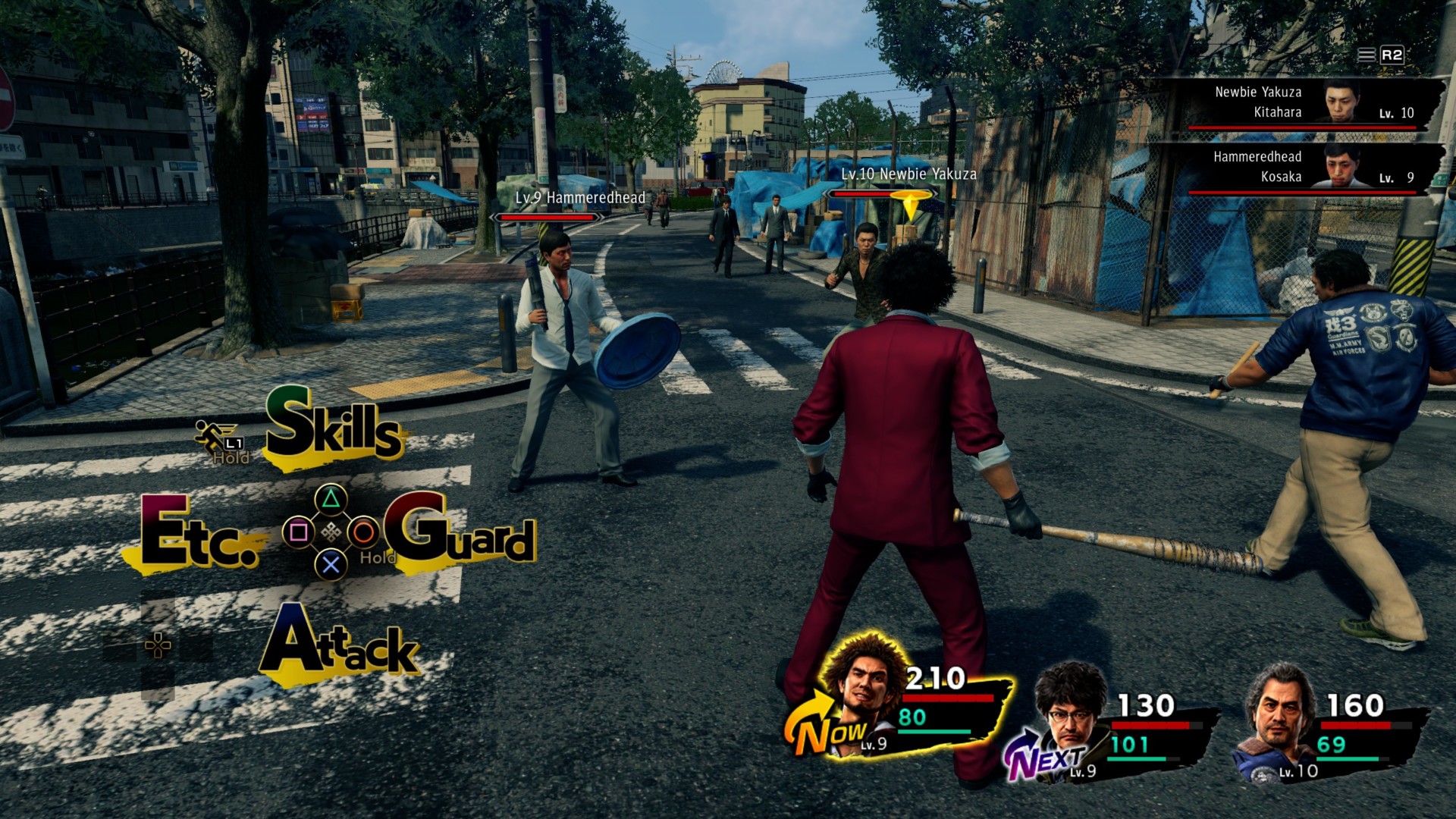Open the Etc. command menu

tap(199, 535)
